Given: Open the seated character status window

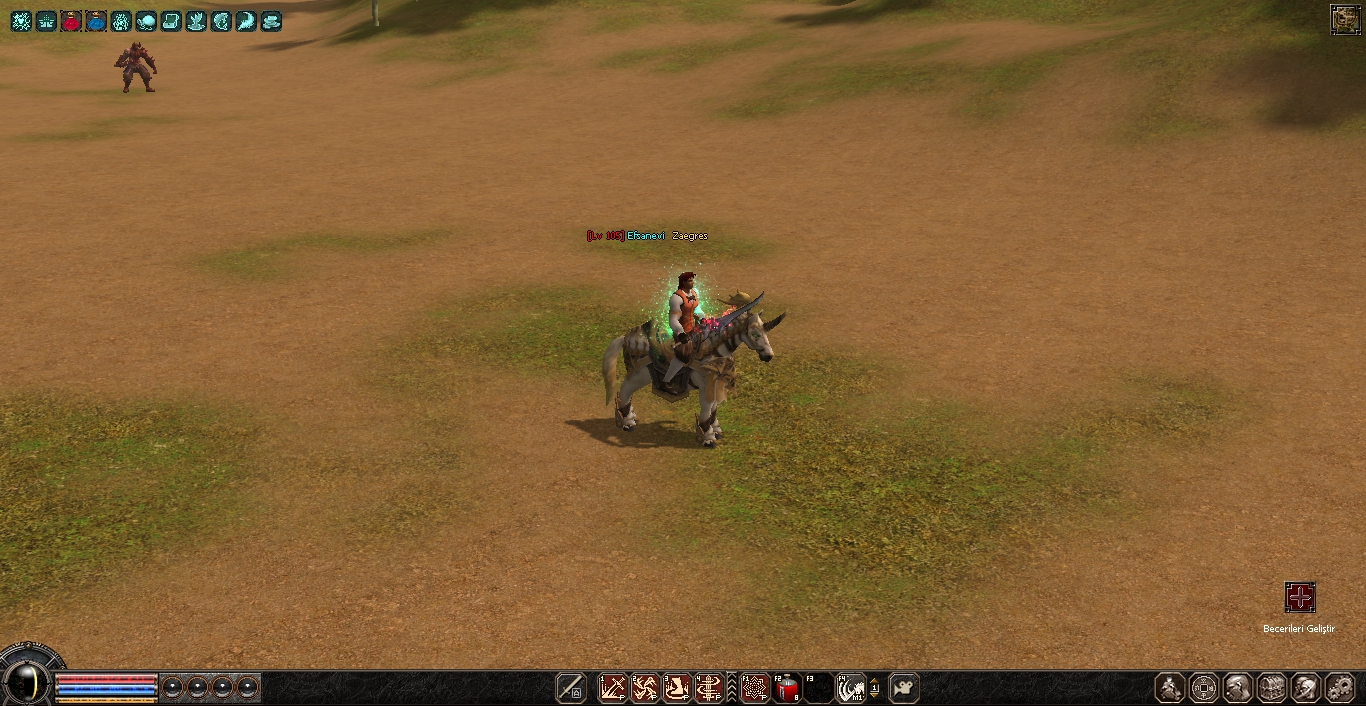Looking at the screenshot, I should (x=1170, y=688).
